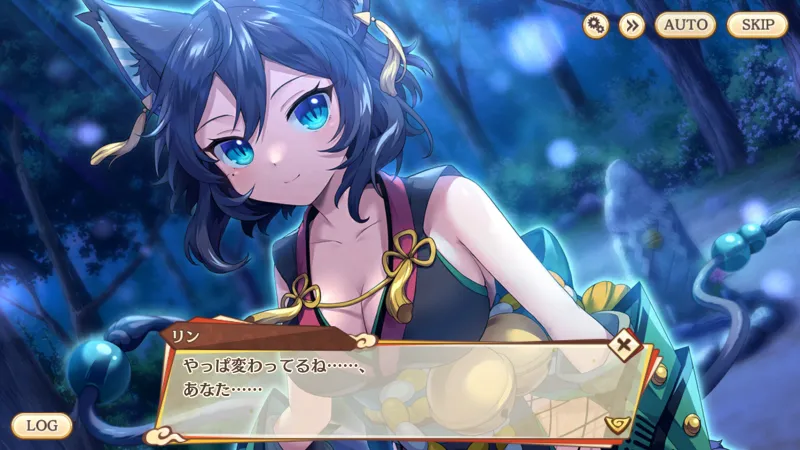Image resolution: width=800 pixels, height=450 pixels.
Task: Skip the story scene
Action: coord(757,25)
